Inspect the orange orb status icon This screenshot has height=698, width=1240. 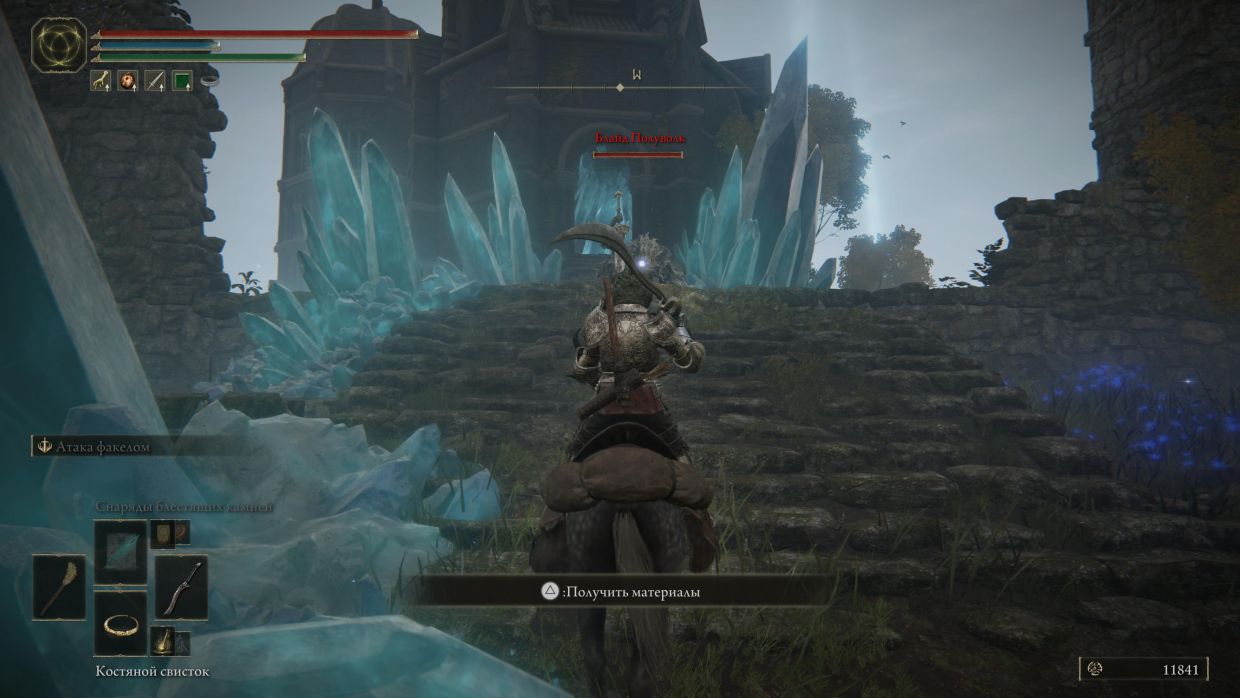pyautogui.click(x=127, y=81)
